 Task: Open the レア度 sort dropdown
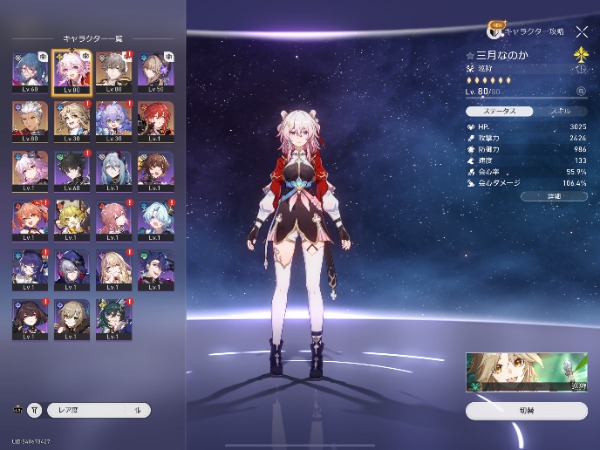[x=98, y=410]
